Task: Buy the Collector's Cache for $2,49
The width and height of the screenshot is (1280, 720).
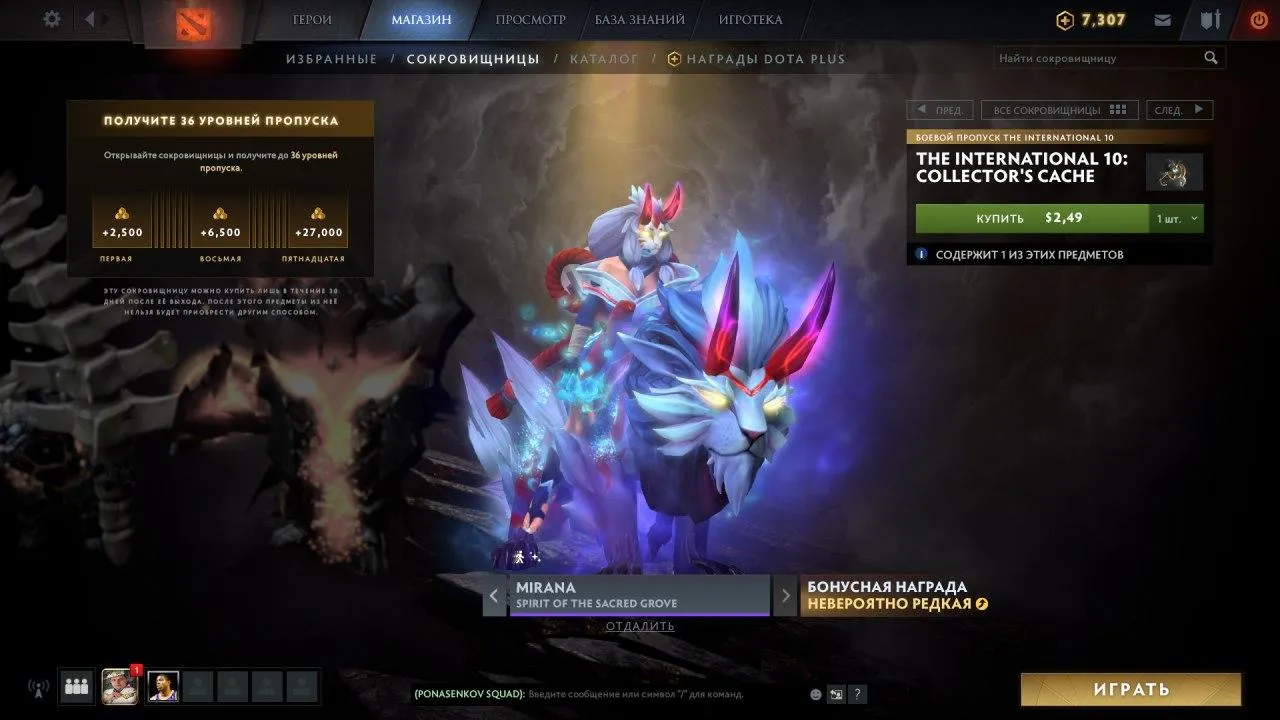Action: pos(1030,218)
